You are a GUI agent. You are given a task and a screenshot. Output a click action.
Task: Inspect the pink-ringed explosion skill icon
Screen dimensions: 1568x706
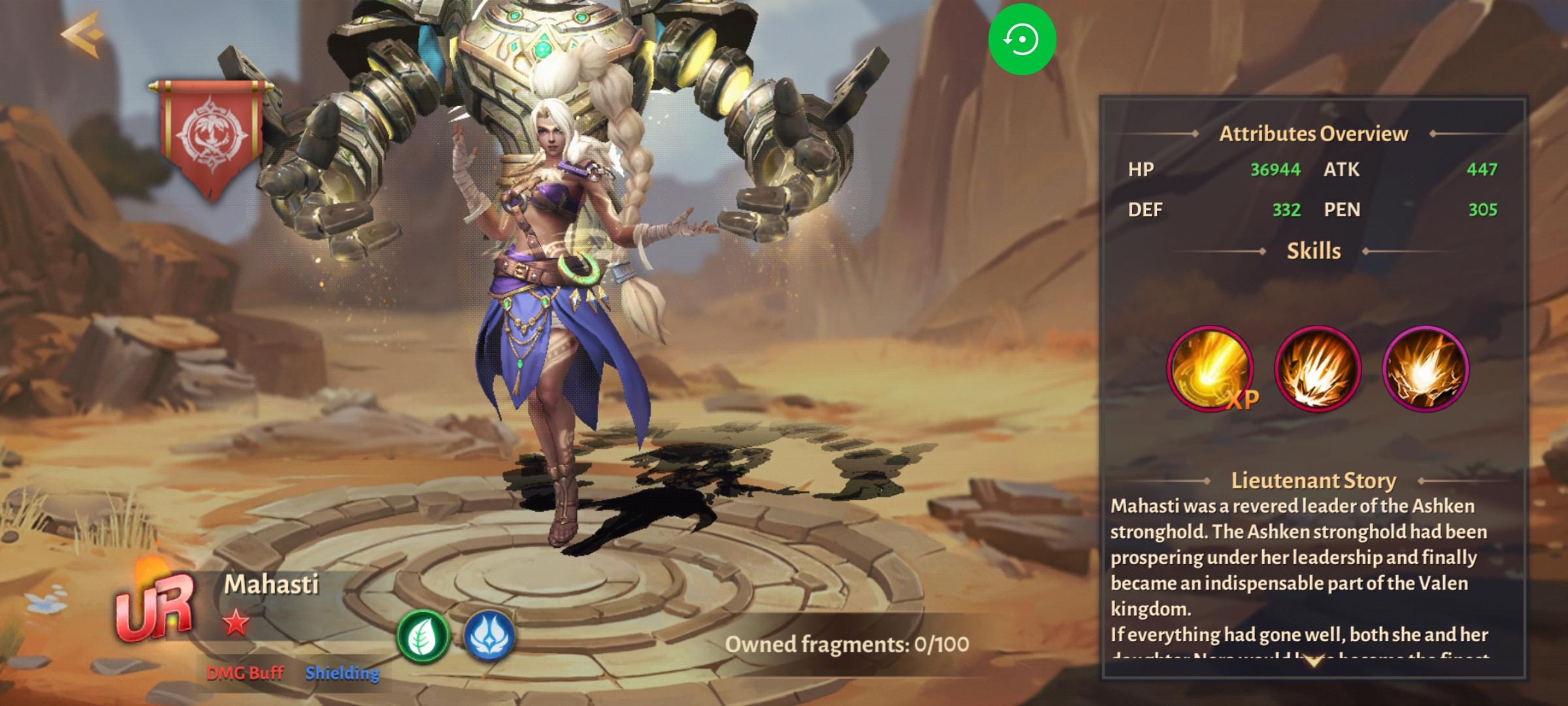tap(1426, 369)
